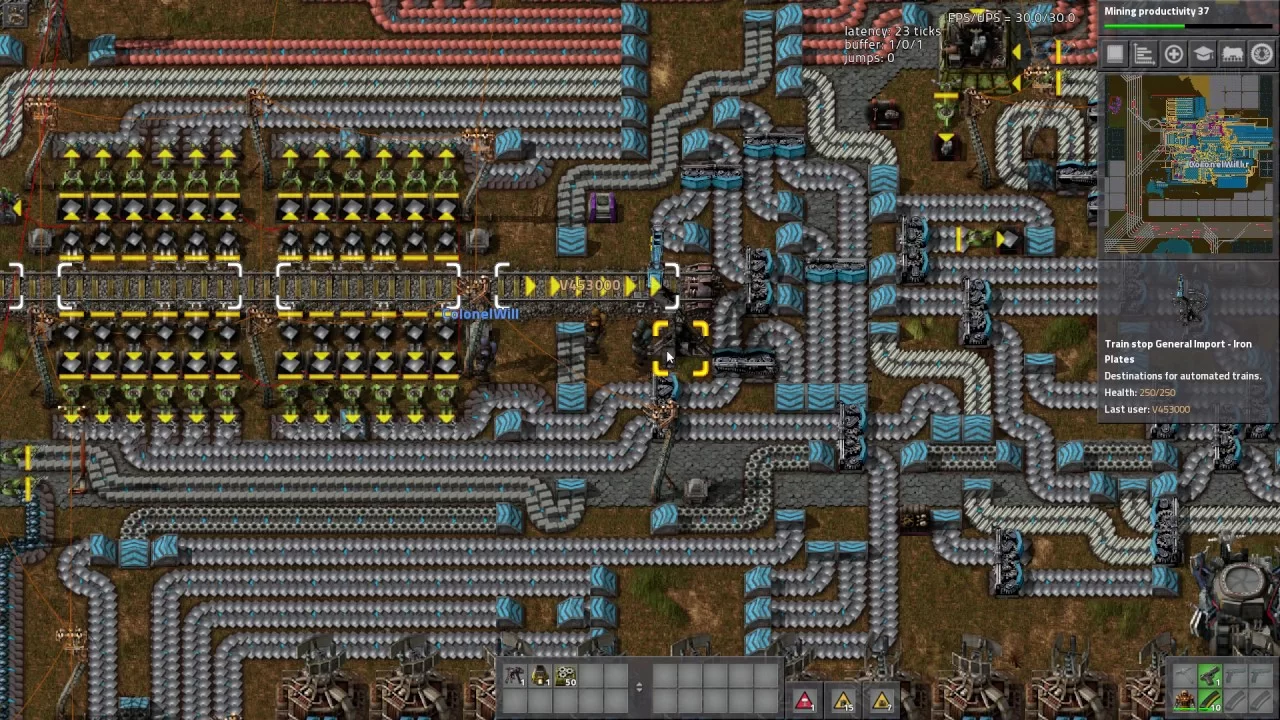Click the circled plus button above the minimap
This screenshot has width=1280, height=720.
[x=1174, y=55]
